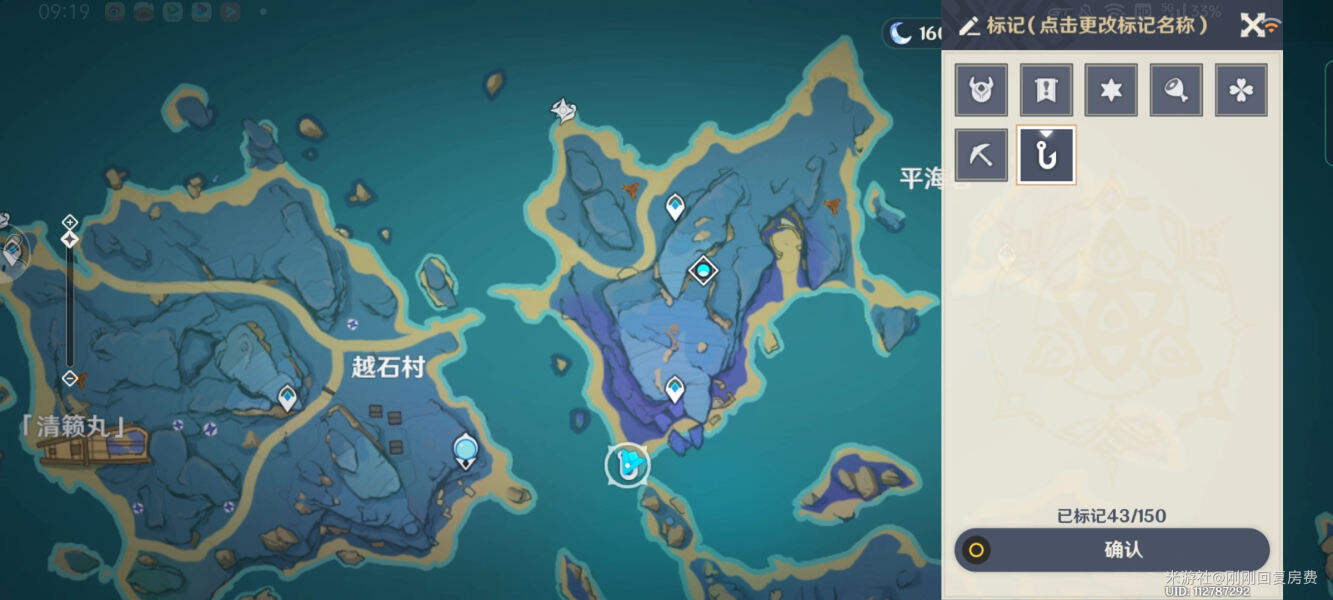Choose the horned monster mask marker icon
The width and height of the screenshot is (1333, 600).
pyautogui.click(x=981, y=90)
